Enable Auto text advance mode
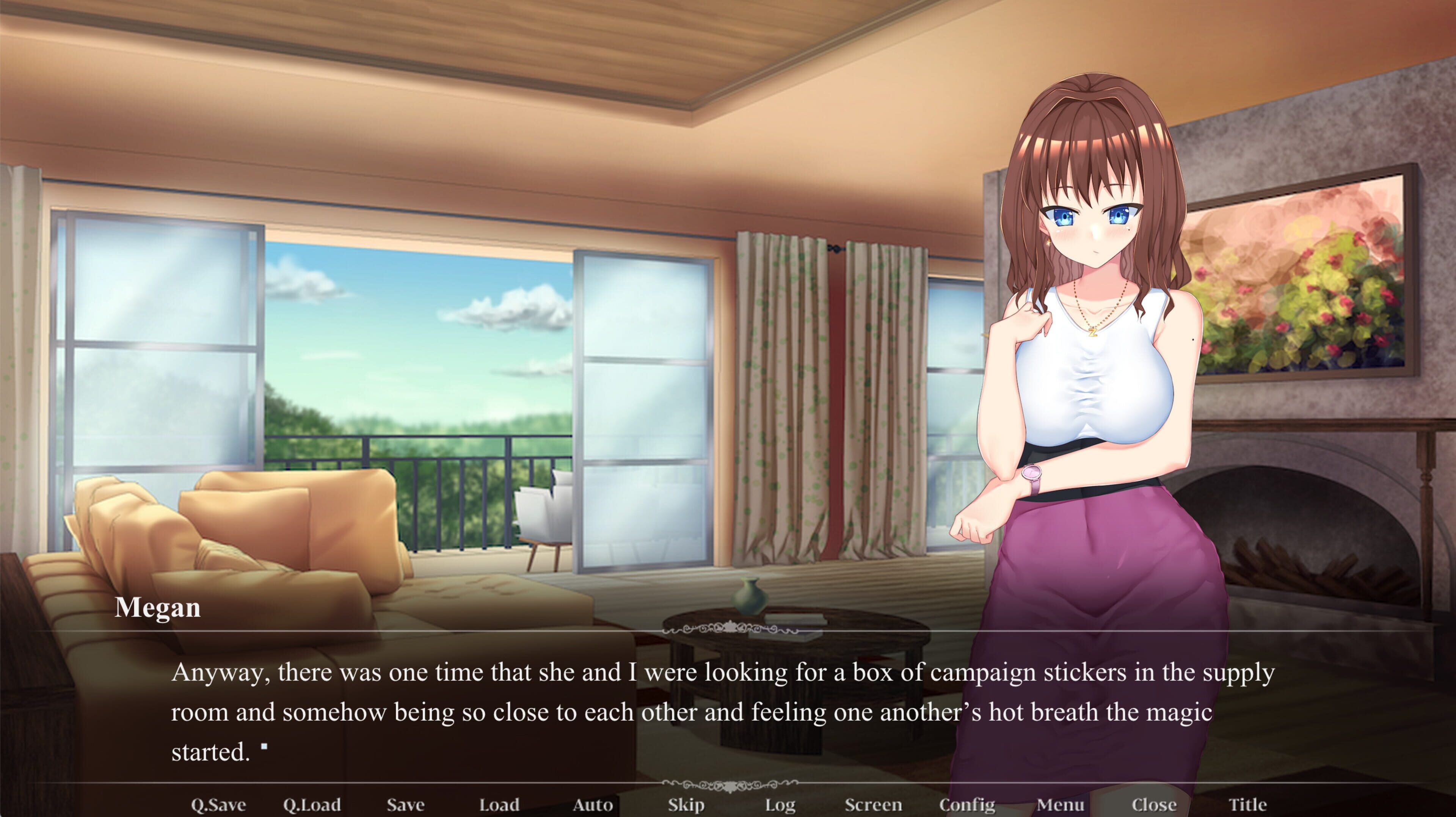 (592, 804)
